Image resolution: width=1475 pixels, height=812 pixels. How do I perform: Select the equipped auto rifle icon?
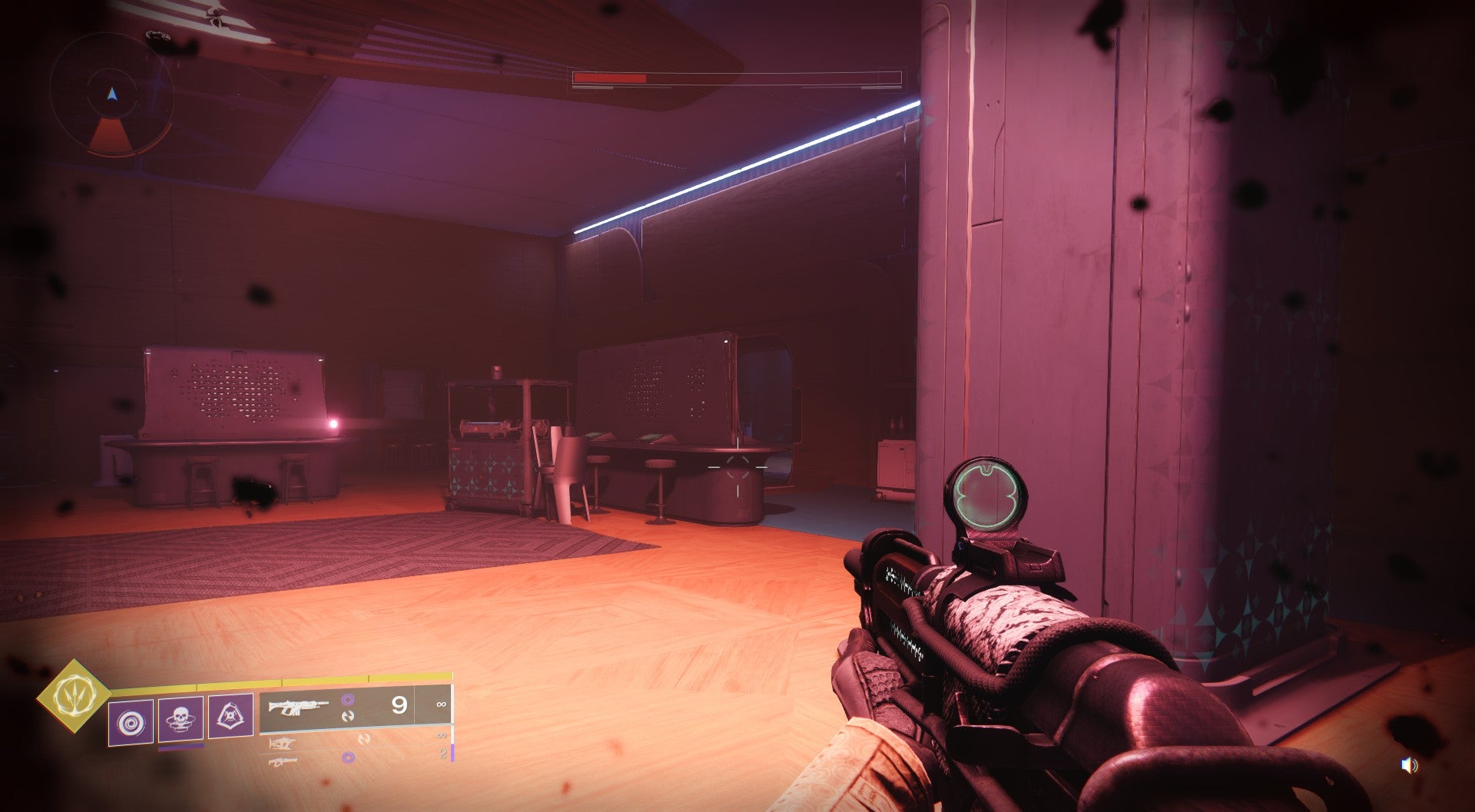297,707
